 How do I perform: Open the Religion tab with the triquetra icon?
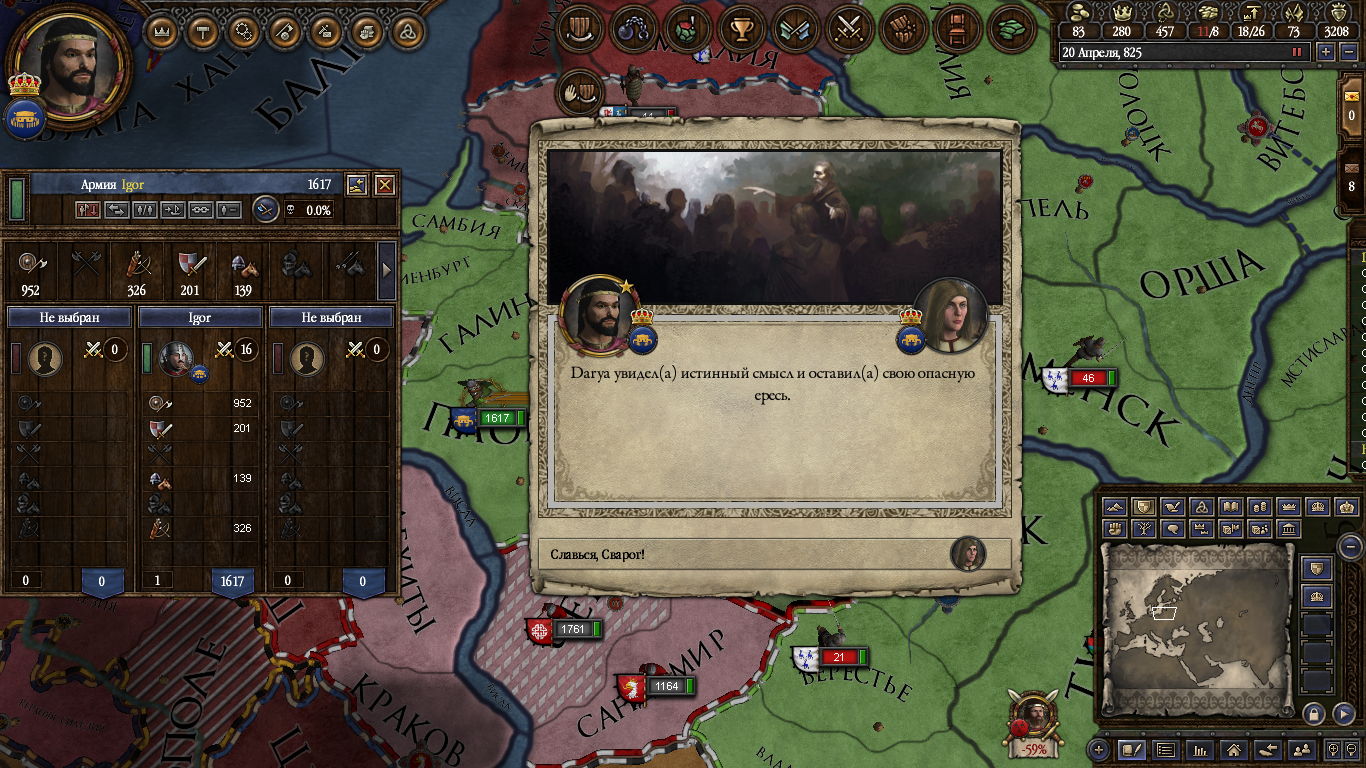(407, 31)
